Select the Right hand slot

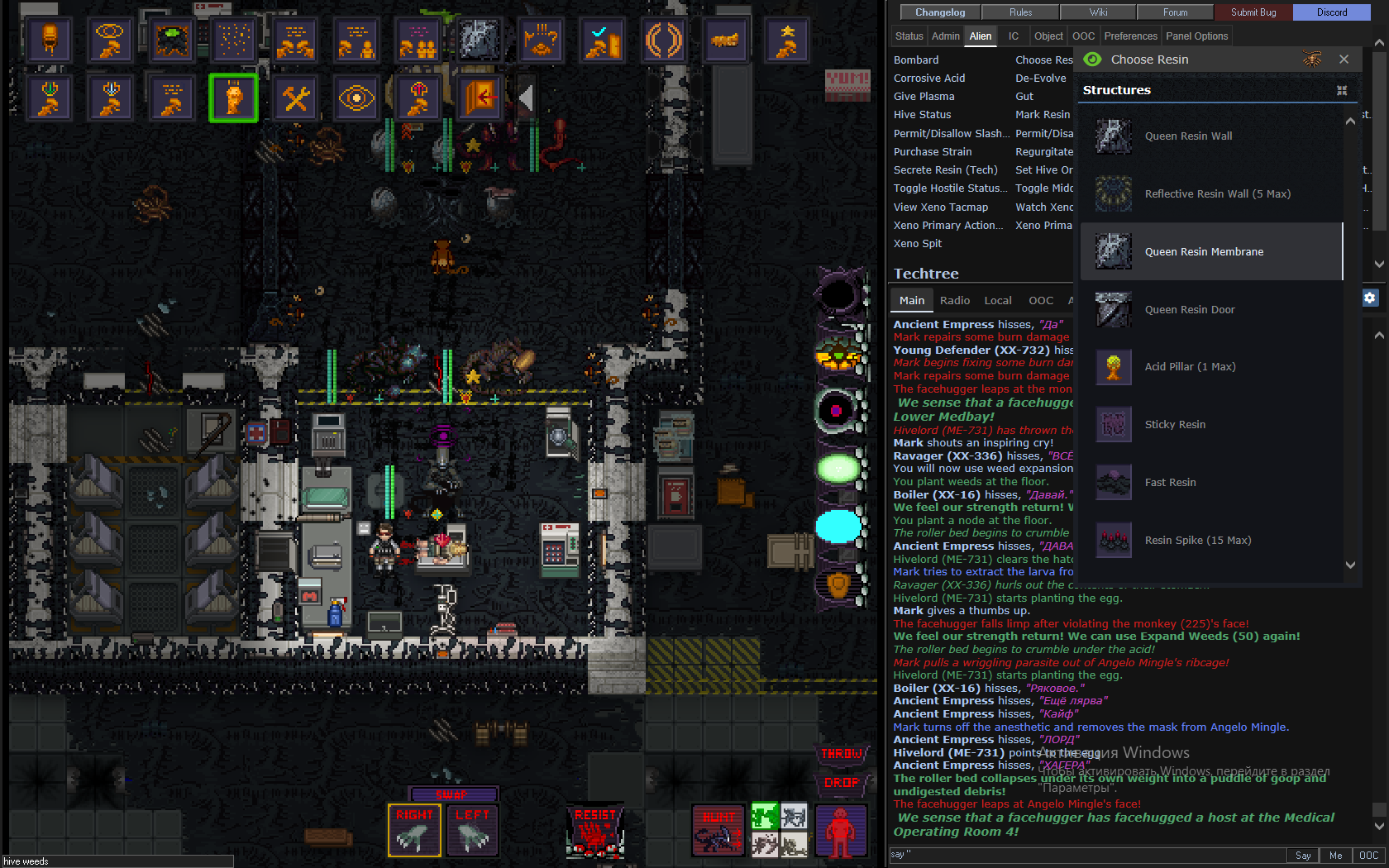(x=414, y=830)
